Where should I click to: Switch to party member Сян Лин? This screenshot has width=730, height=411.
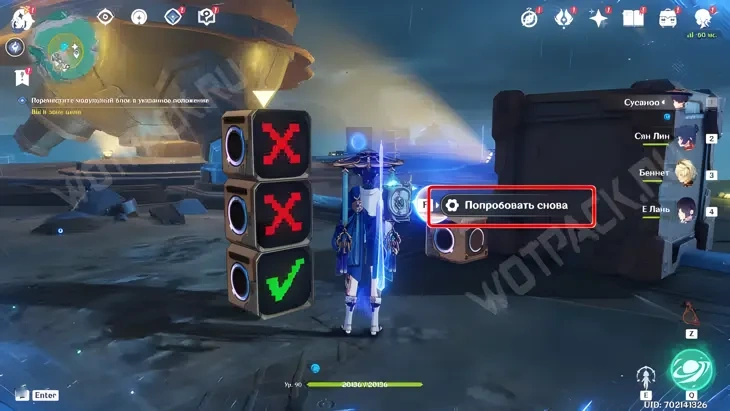coord(685,137)
